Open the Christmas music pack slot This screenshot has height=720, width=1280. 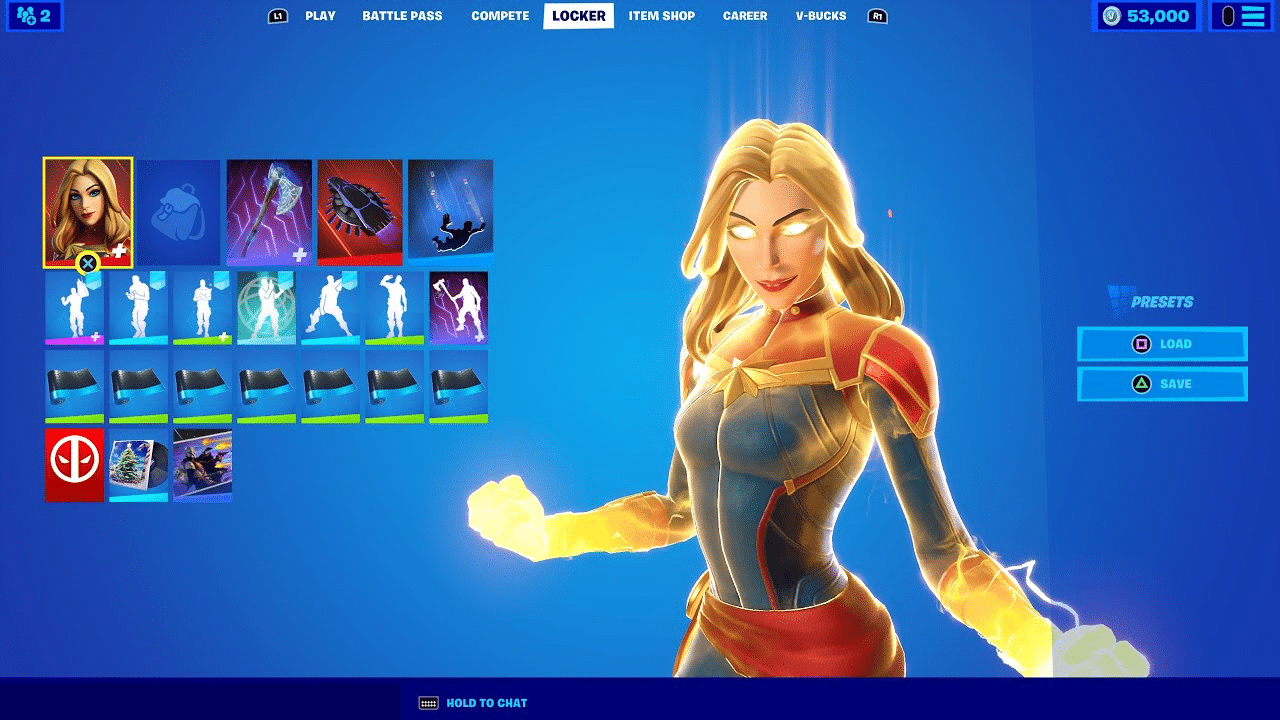138,463
